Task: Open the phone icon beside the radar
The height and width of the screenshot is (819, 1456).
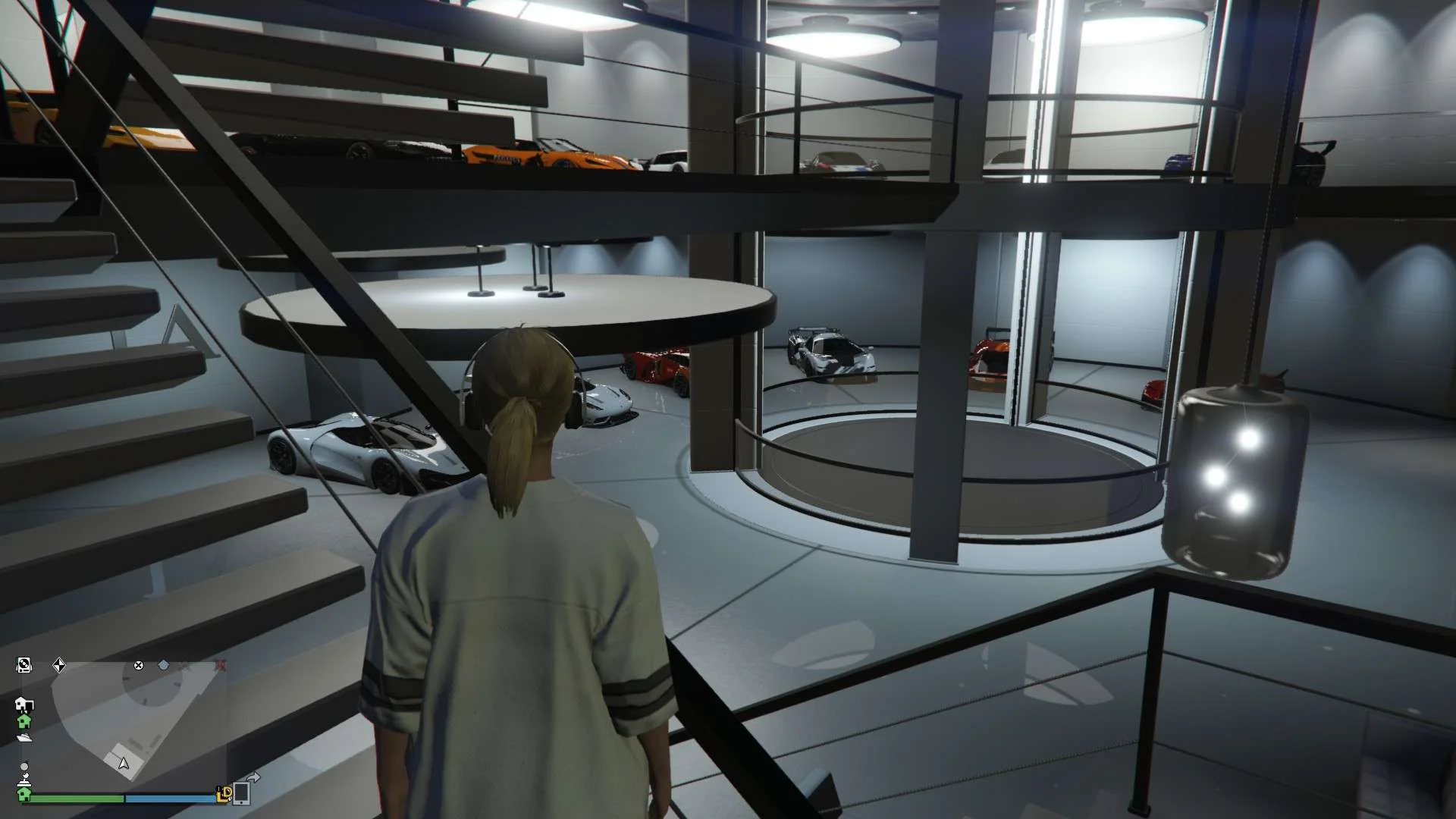Action: point(242,792)
